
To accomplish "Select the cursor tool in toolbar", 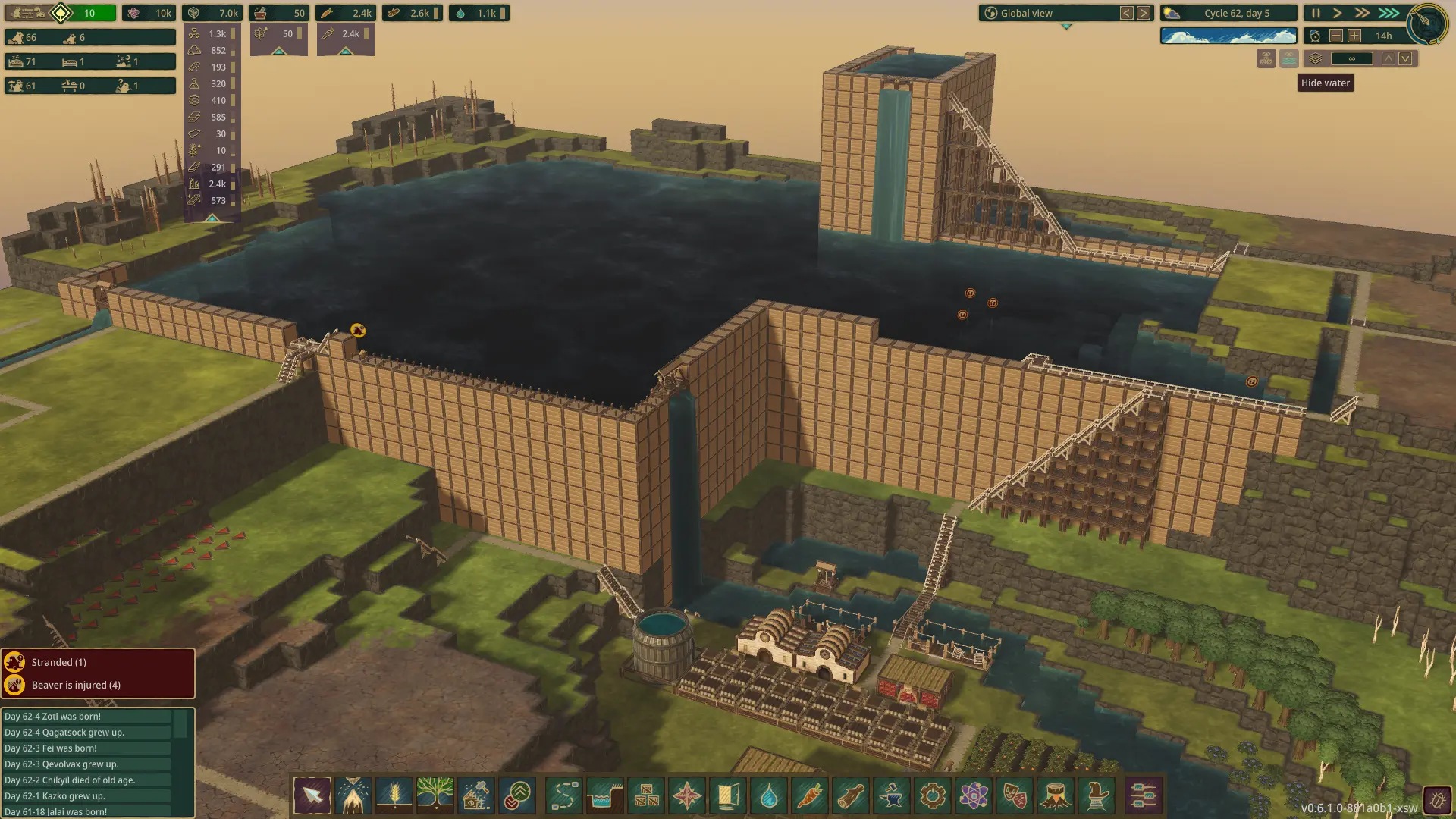I will pyautogui.click(x=312, y=795).
